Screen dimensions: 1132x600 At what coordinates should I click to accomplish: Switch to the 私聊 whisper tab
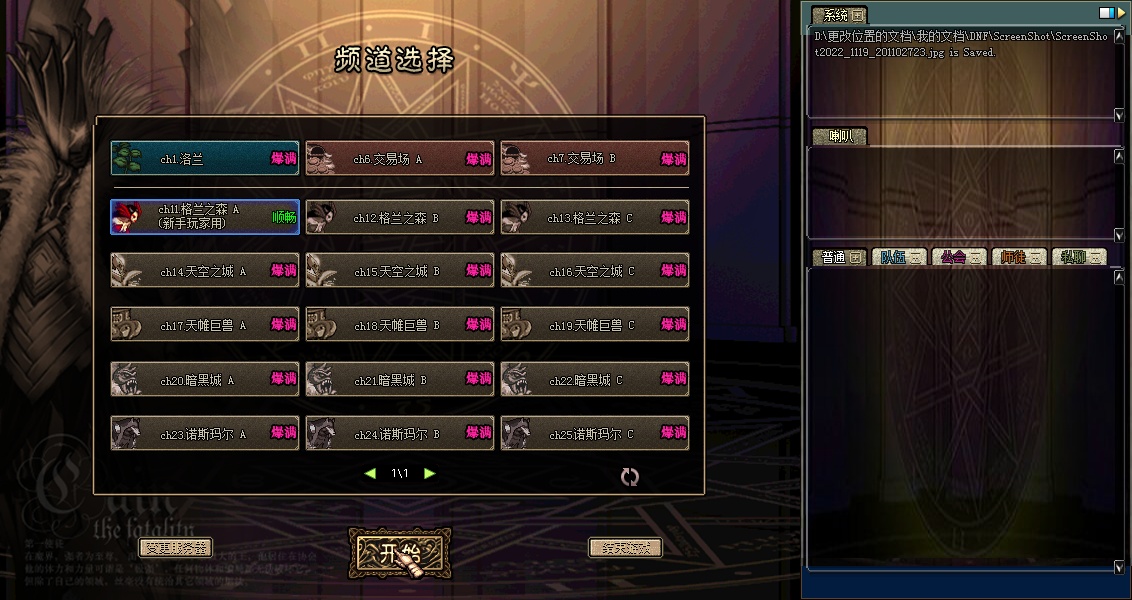(1079, 257)
